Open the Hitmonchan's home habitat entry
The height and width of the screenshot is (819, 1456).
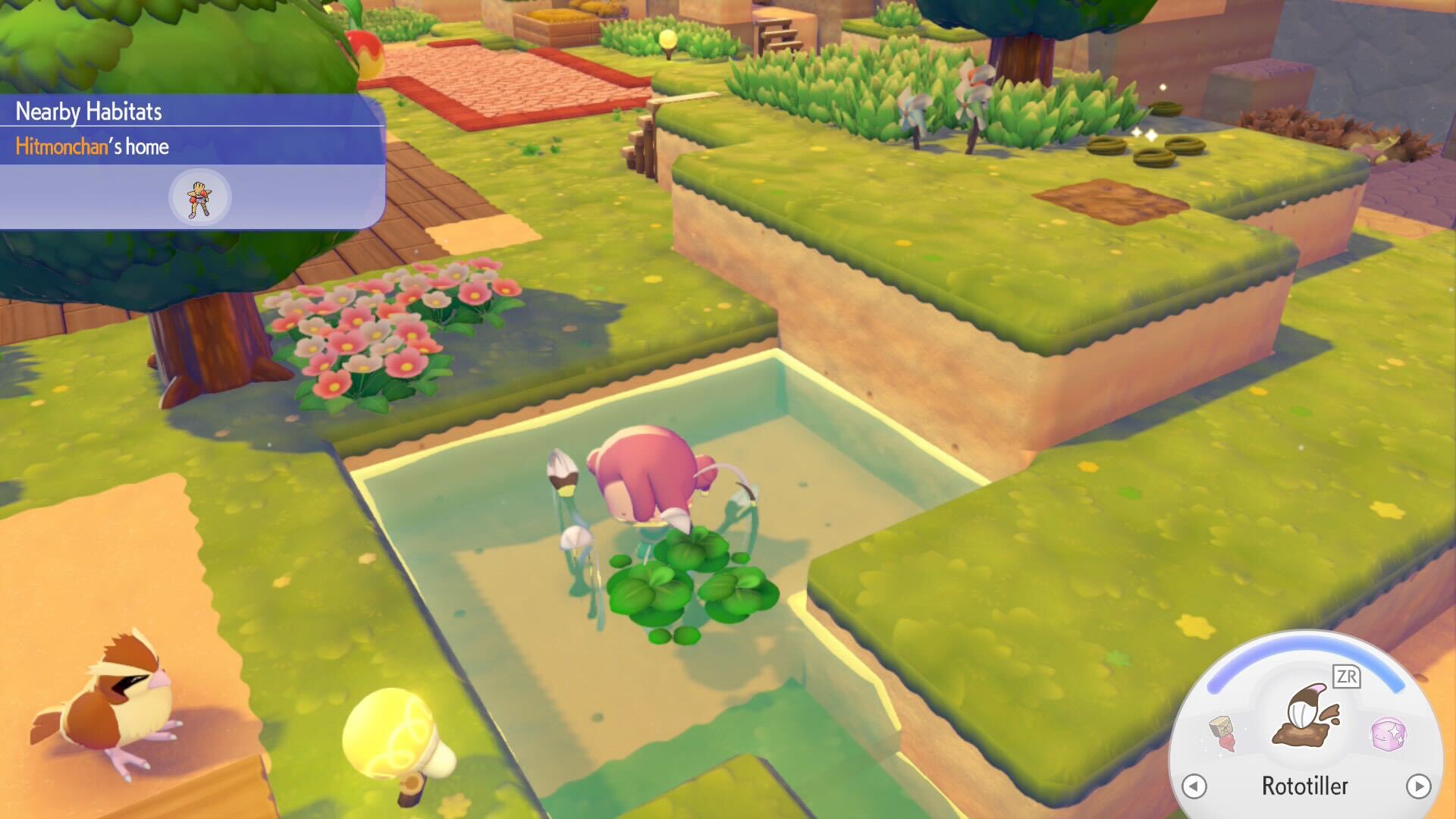(x=91, y=147)
